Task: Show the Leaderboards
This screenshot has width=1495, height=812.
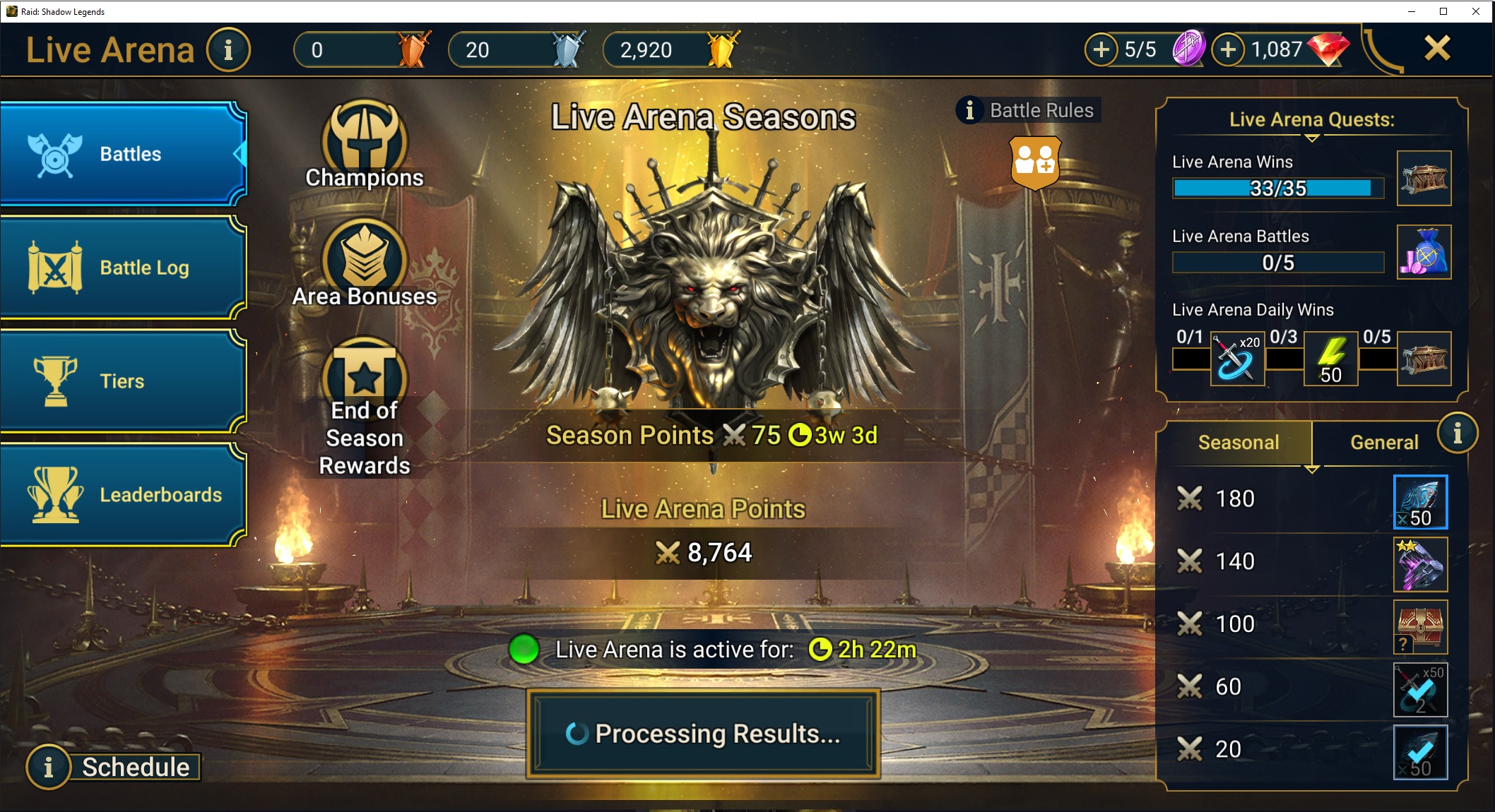Action: point(124,494)
